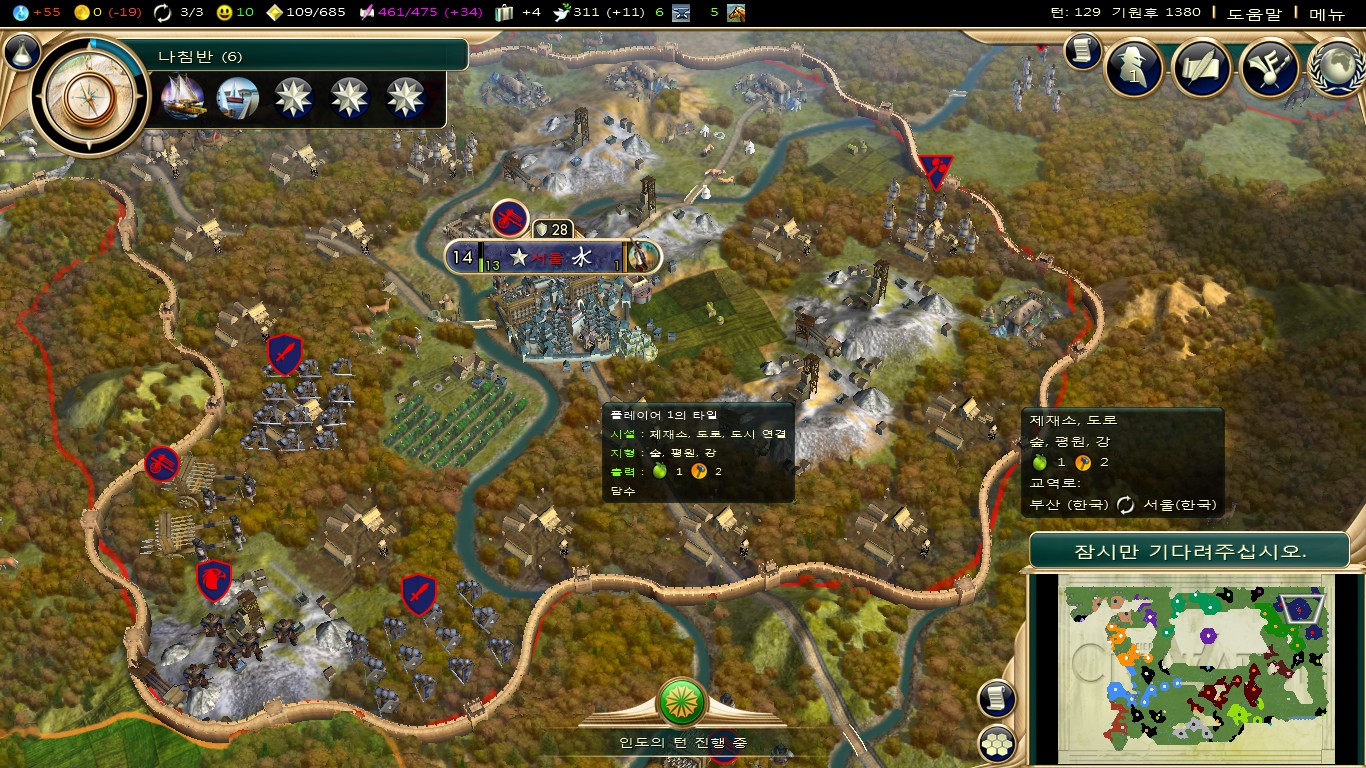The image size is (1366, 768).
Task: Click the science per turn readout icon
Action: 21,13
